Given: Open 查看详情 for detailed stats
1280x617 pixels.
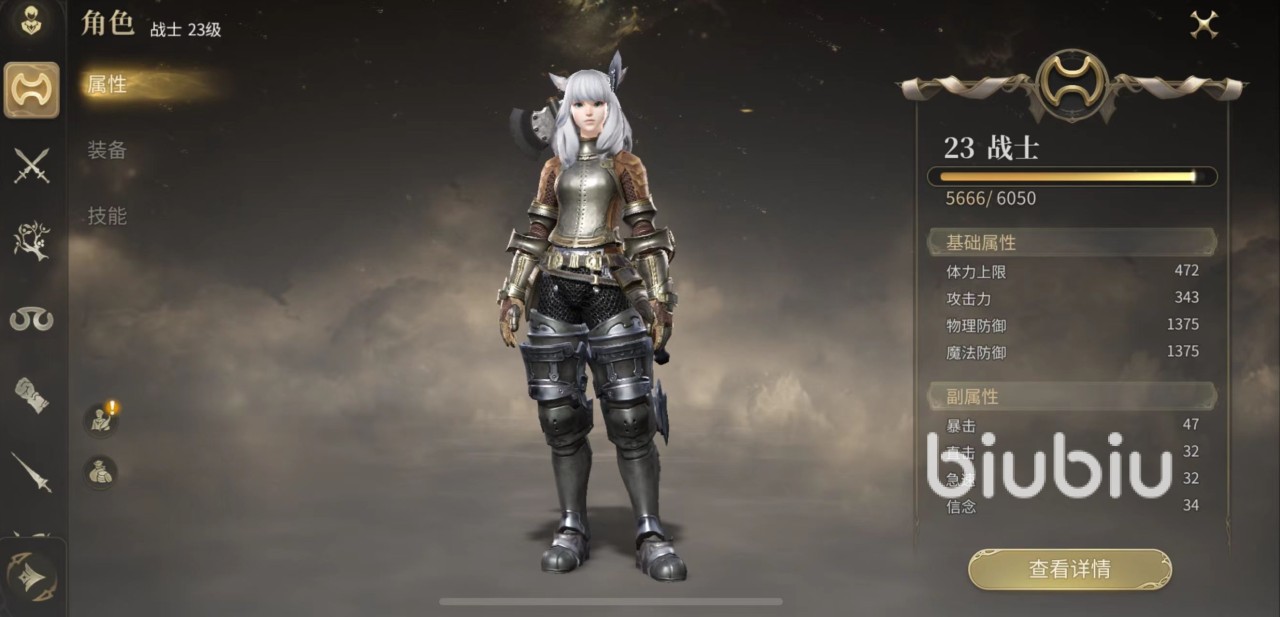Looking at the screenshot, I should 1069,569.
